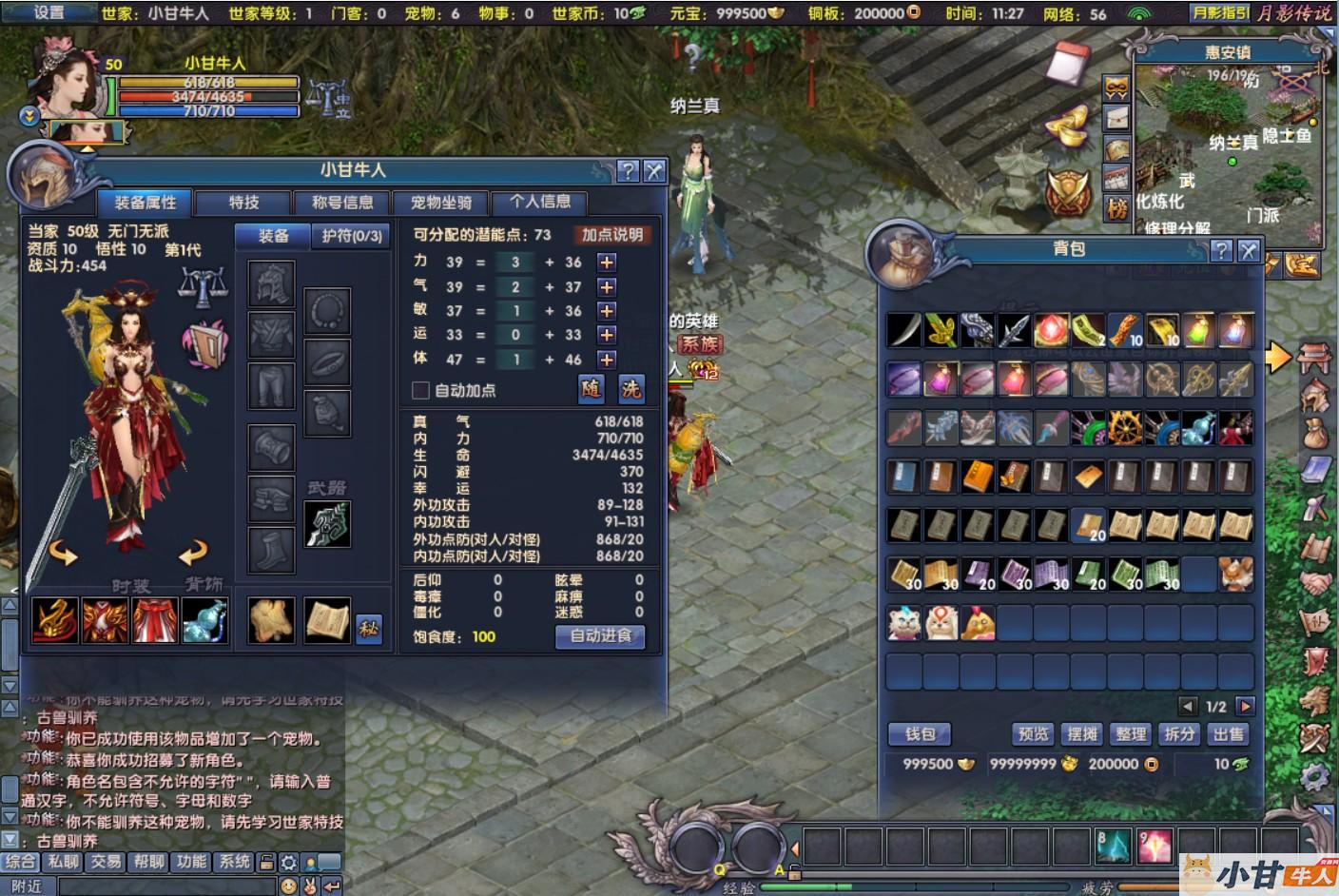
Task: Toggle the 自动加点 checkbox
Action: pos(420,390)
